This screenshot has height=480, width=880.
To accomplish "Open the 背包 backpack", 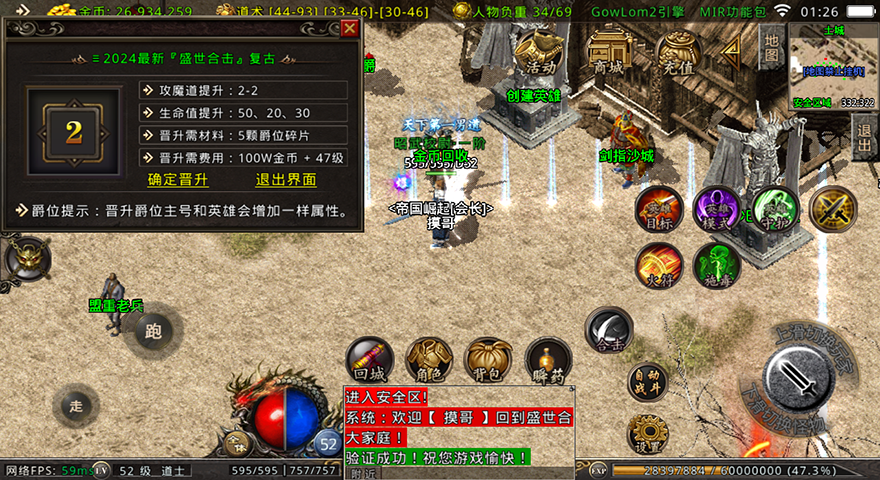I will point(489,361).
